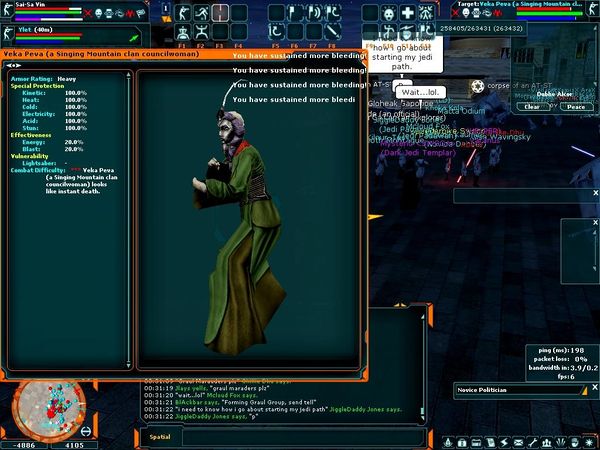
Task: Click the Veka Peva examine window title
Action: (100, 54)
